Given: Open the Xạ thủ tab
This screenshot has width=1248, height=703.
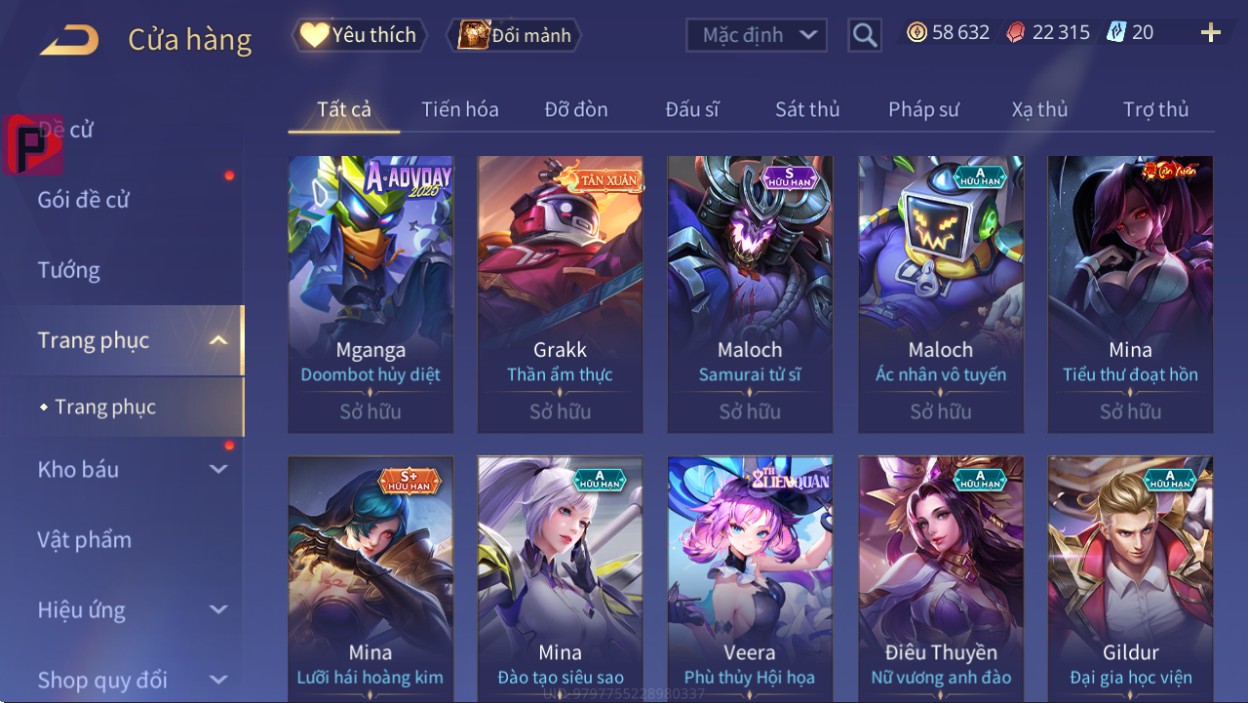Looking at the screenshot, I should pos(1039,109).
